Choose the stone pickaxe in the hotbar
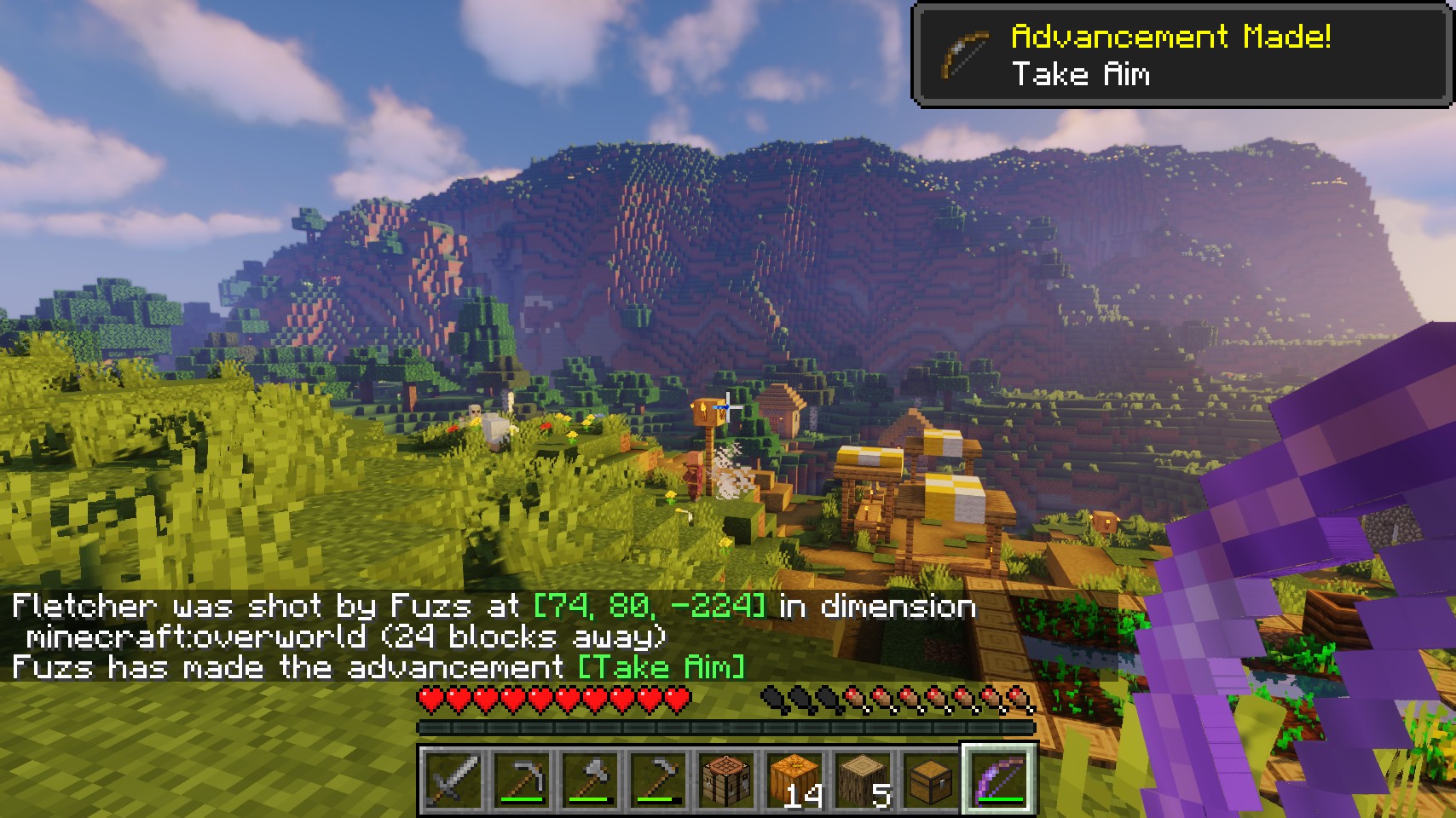This screenshot has height=818, width=1456. click(521, 778)
